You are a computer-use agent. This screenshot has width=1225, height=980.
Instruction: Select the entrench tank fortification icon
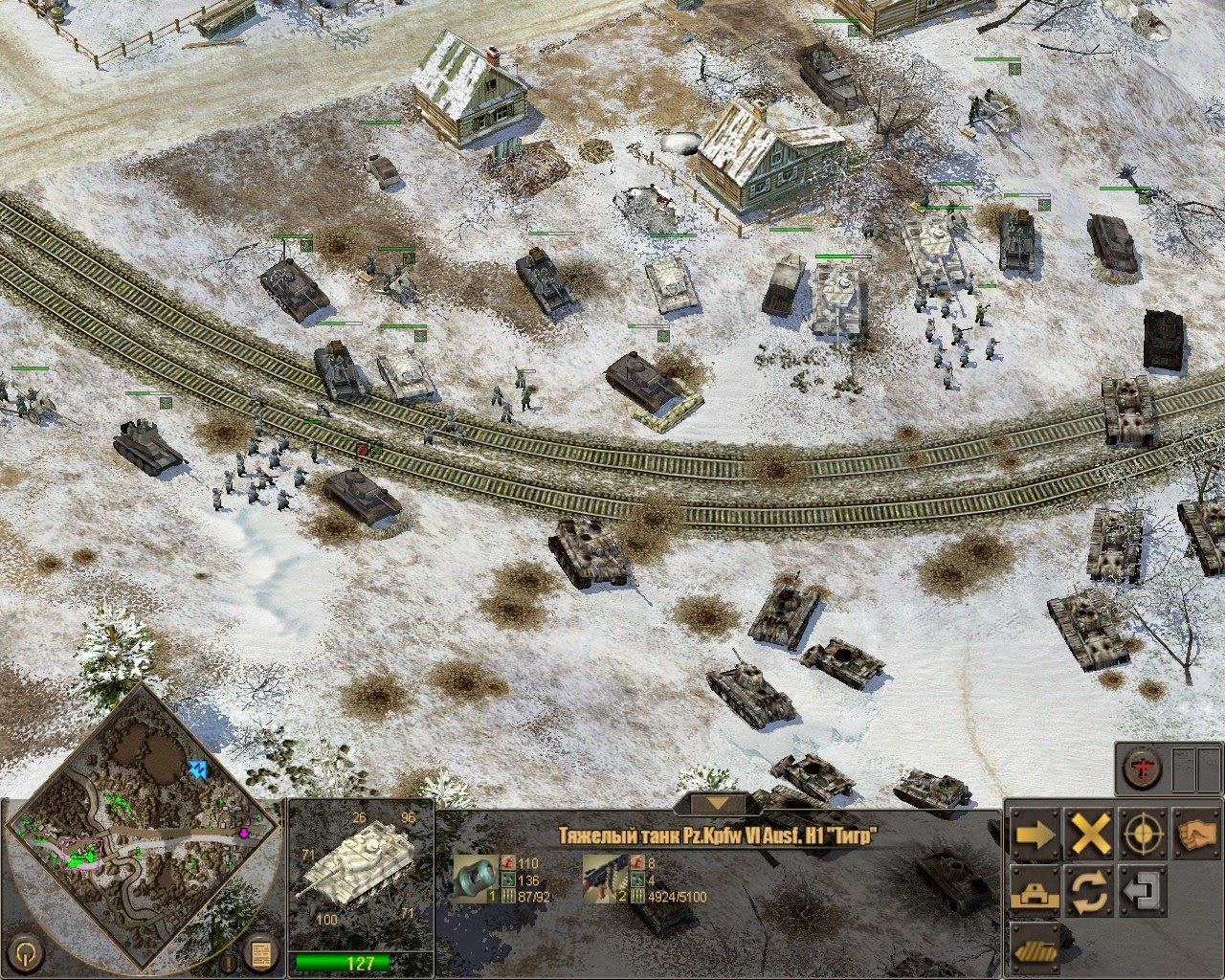pyautogui.click(x=1036, y=890)
